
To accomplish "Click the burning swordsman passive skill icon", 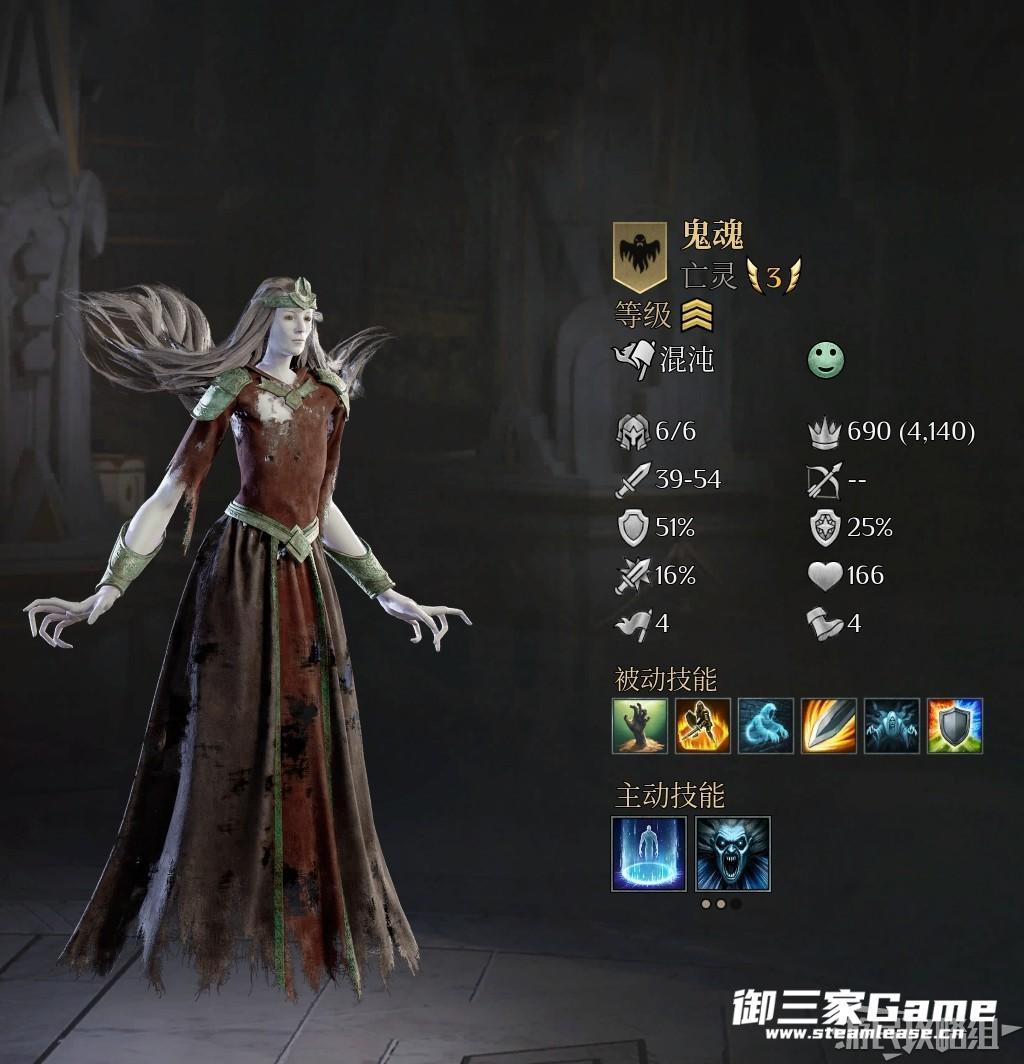I will point(703,725).
